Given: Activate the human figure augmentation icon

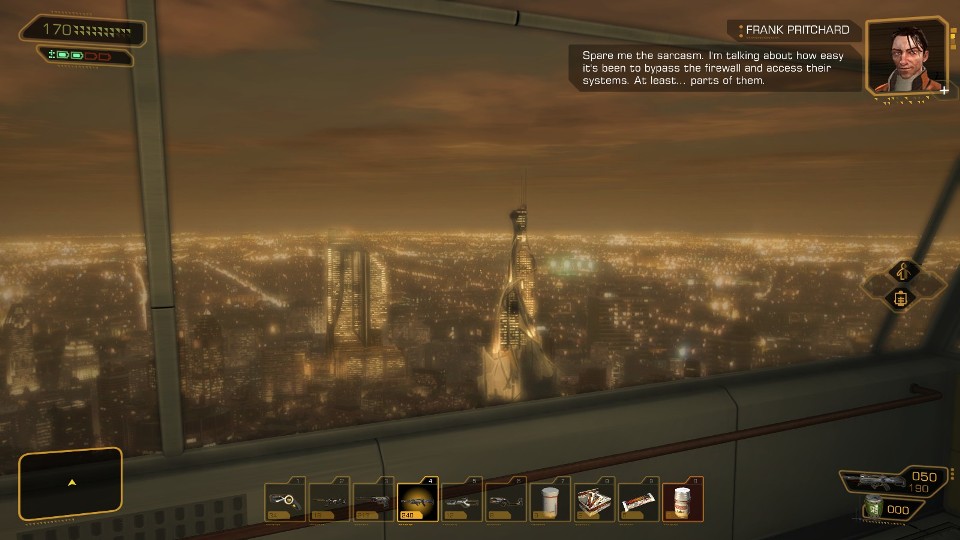Looking at the screenshot, I should point(903,270).
